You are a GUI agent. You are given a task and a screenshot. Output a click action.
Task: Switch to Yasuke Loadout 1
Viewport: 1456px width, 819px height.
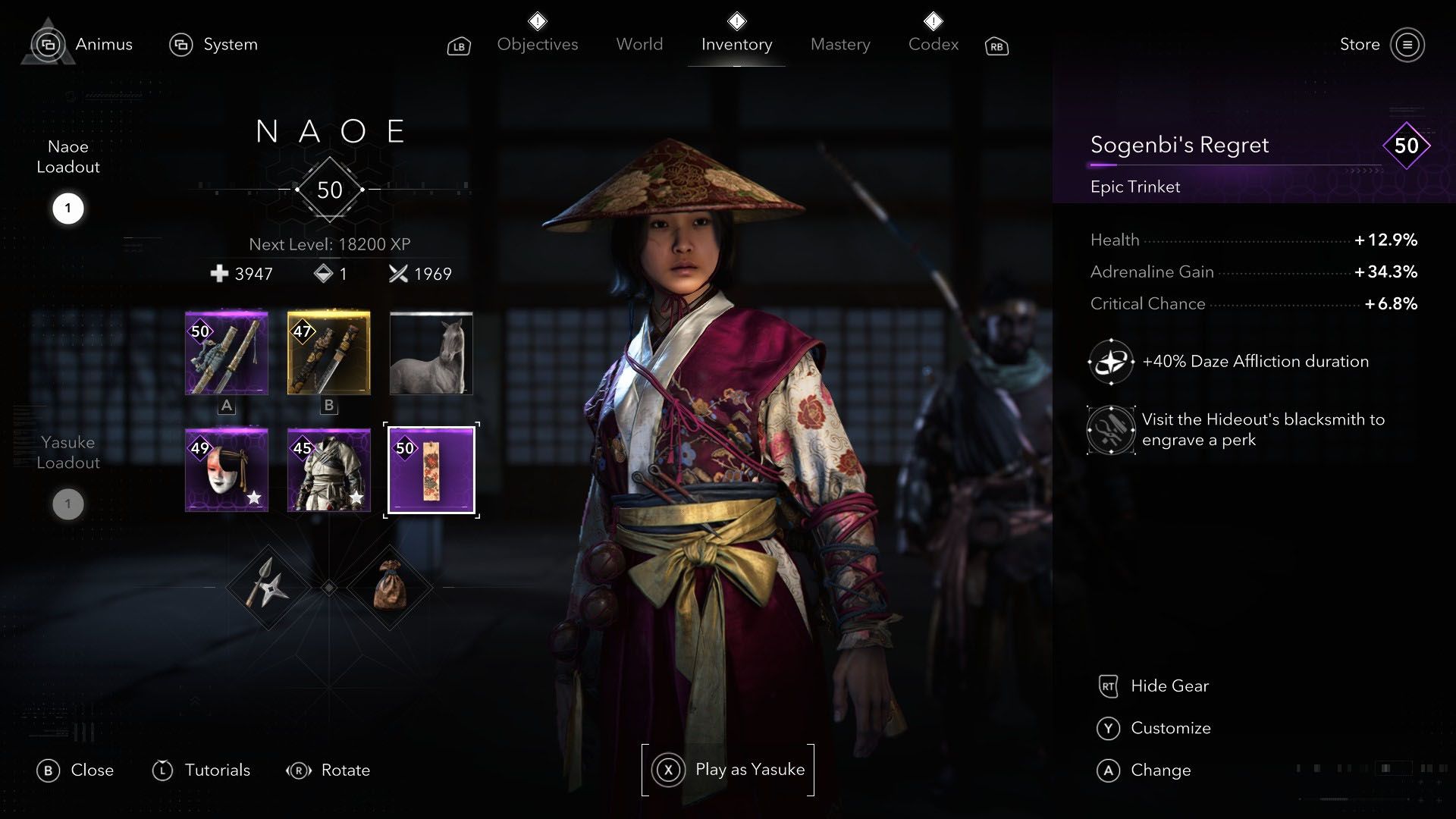tap(68, 503)
